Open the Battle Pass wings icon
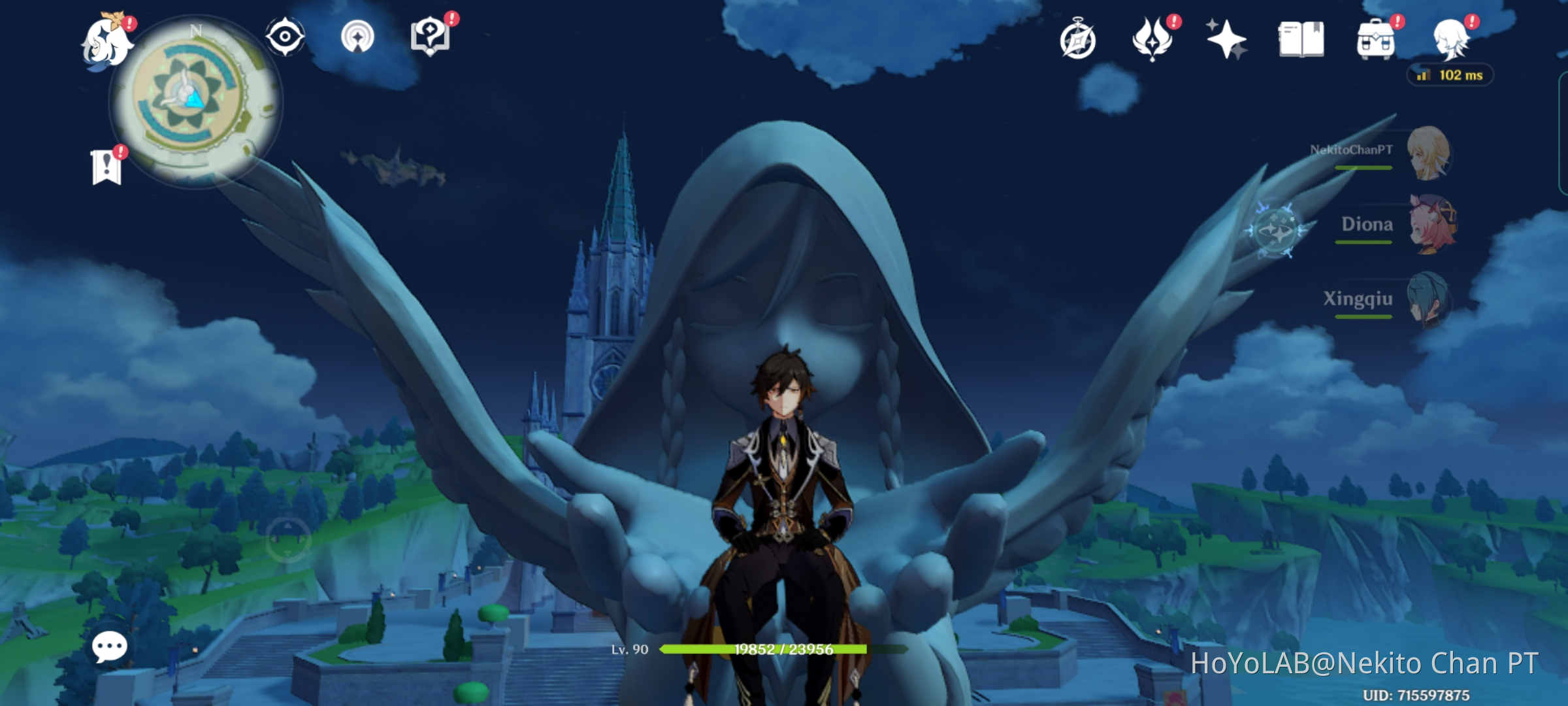This screenshot has height=706, width=1568. (1153, 41)
